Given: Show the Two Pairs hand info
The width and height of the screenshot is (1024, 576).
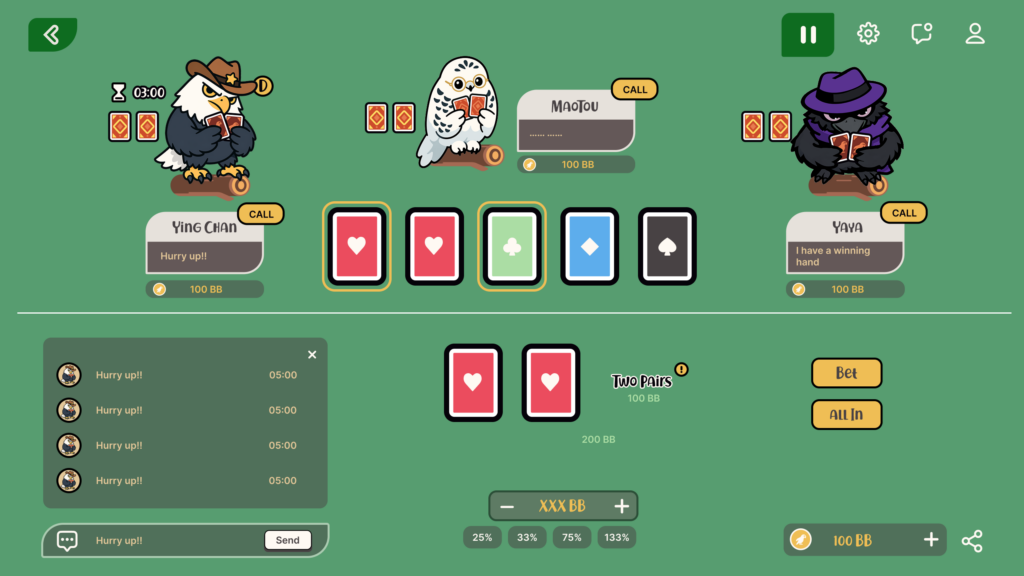Looking at the screenshot, I should point(681,370).
